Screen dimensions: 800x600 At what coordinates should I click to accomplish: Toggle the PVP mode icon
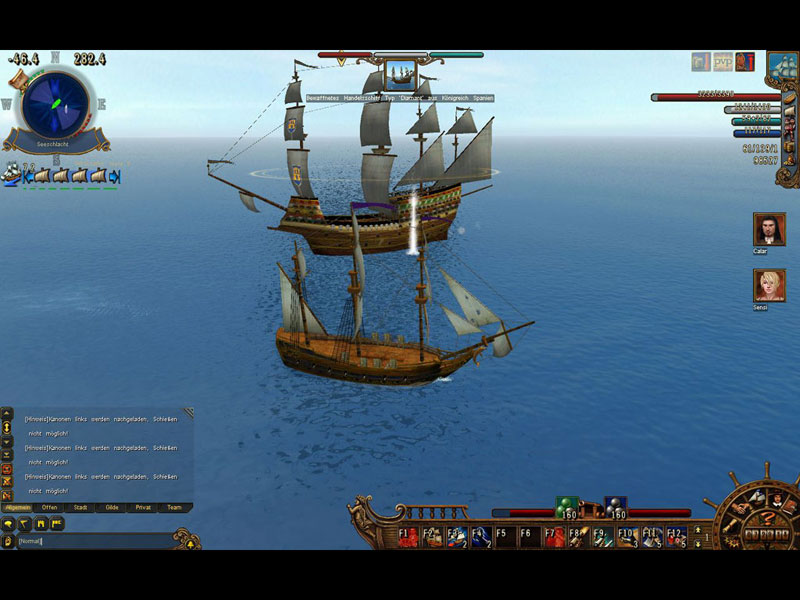click(x=723, y=62)
